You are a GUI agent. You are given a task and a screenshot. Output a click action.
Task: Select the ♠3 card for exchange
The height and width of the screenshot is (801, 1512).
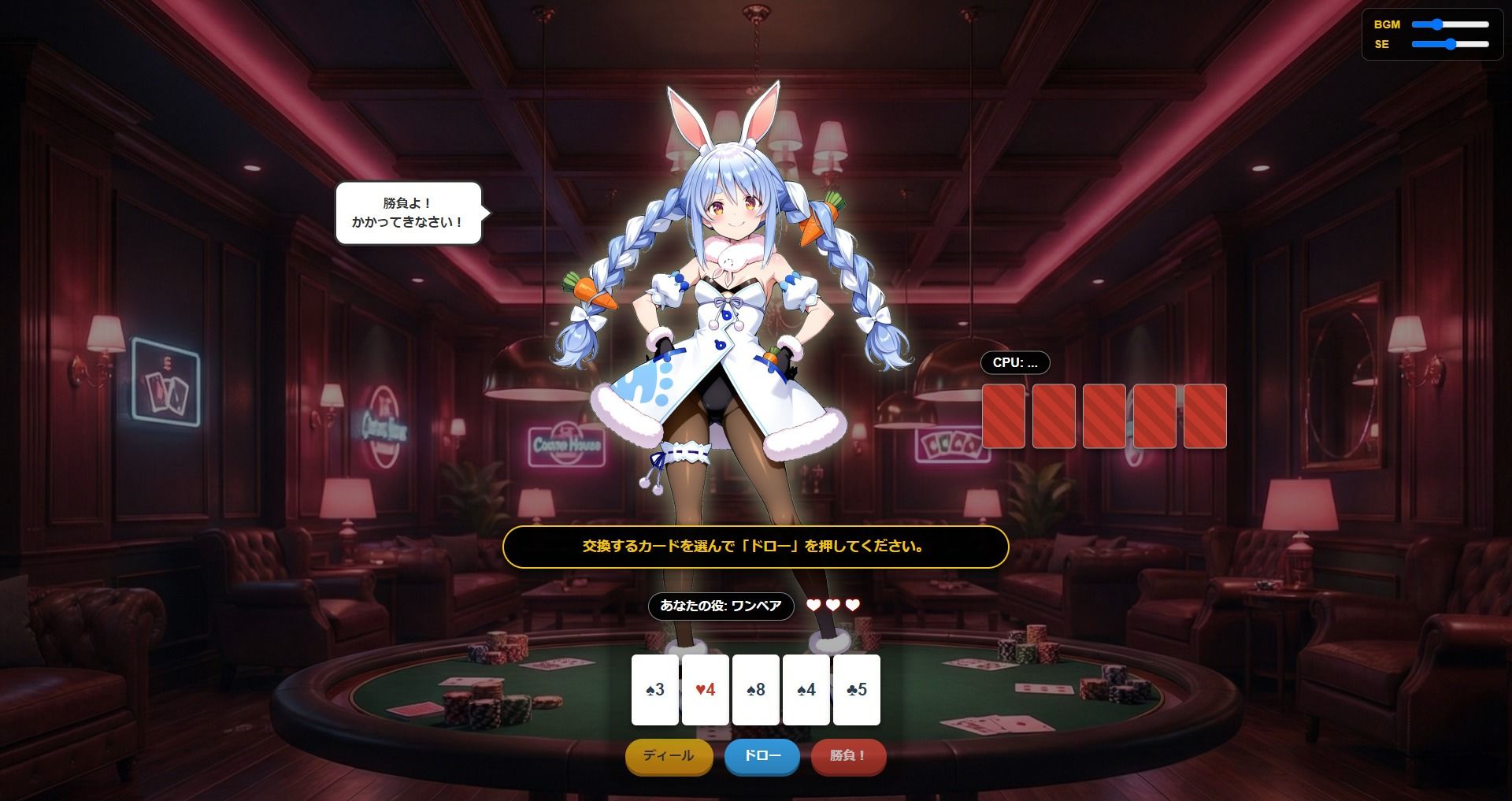(x=654, y=690)
